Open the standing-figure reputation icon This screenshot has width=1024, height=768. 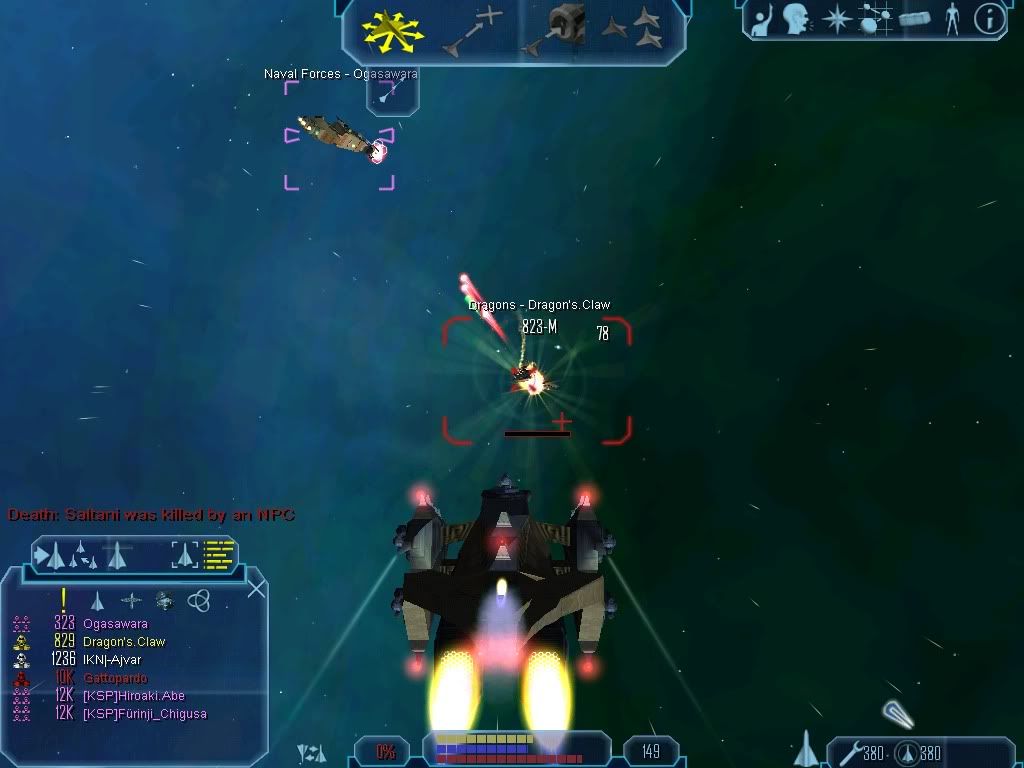952,19
